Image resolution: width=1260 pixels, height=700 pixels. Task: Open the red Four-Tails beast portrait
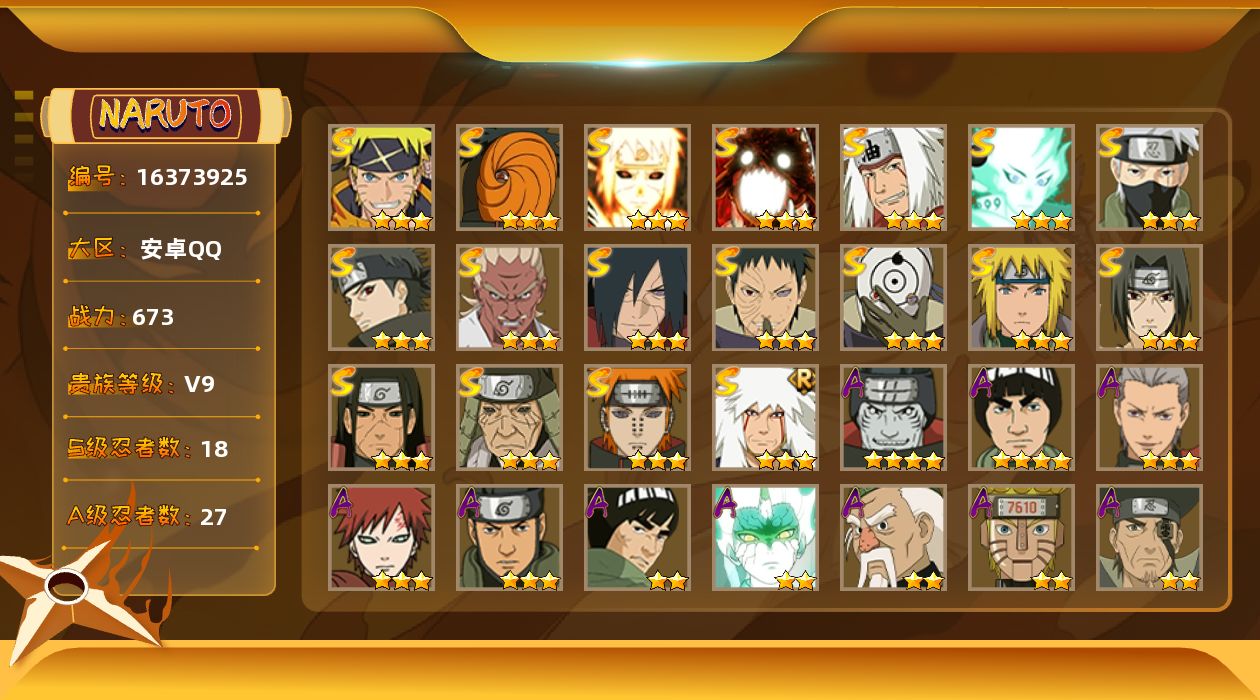pyautogui.click(x=765, y=177)
